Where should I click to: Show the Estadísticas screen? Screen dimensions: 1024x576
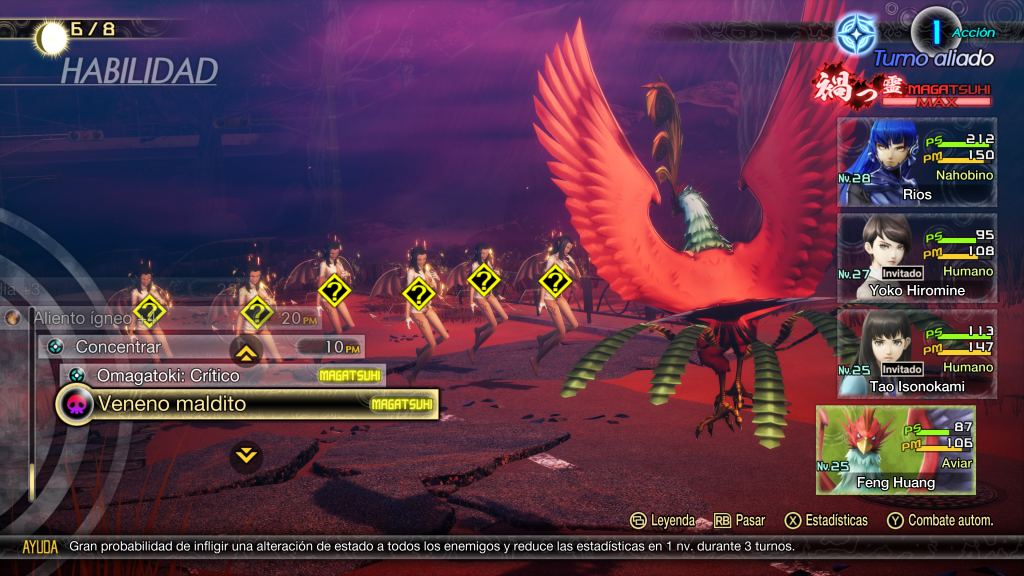(x=826, y=520)
